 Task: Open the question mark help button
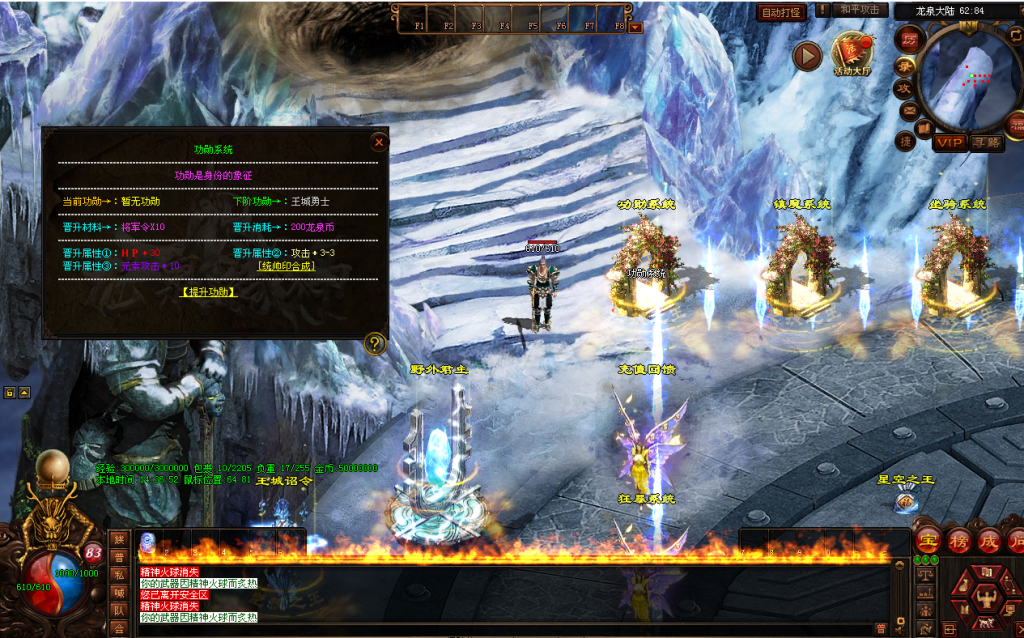pyautogui.click(x=375, y=344)
